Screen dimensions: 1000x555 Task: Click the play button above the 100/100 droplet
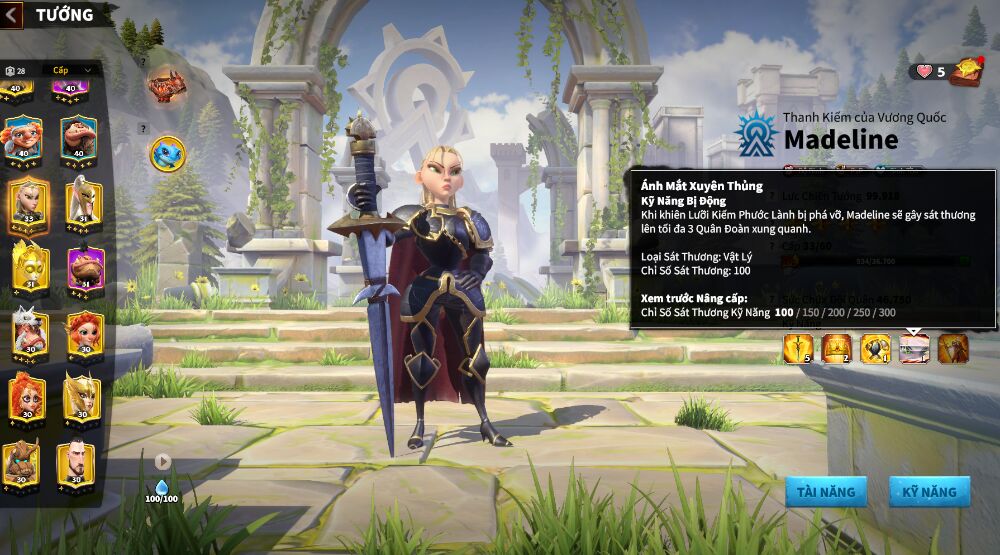point(162,461)
